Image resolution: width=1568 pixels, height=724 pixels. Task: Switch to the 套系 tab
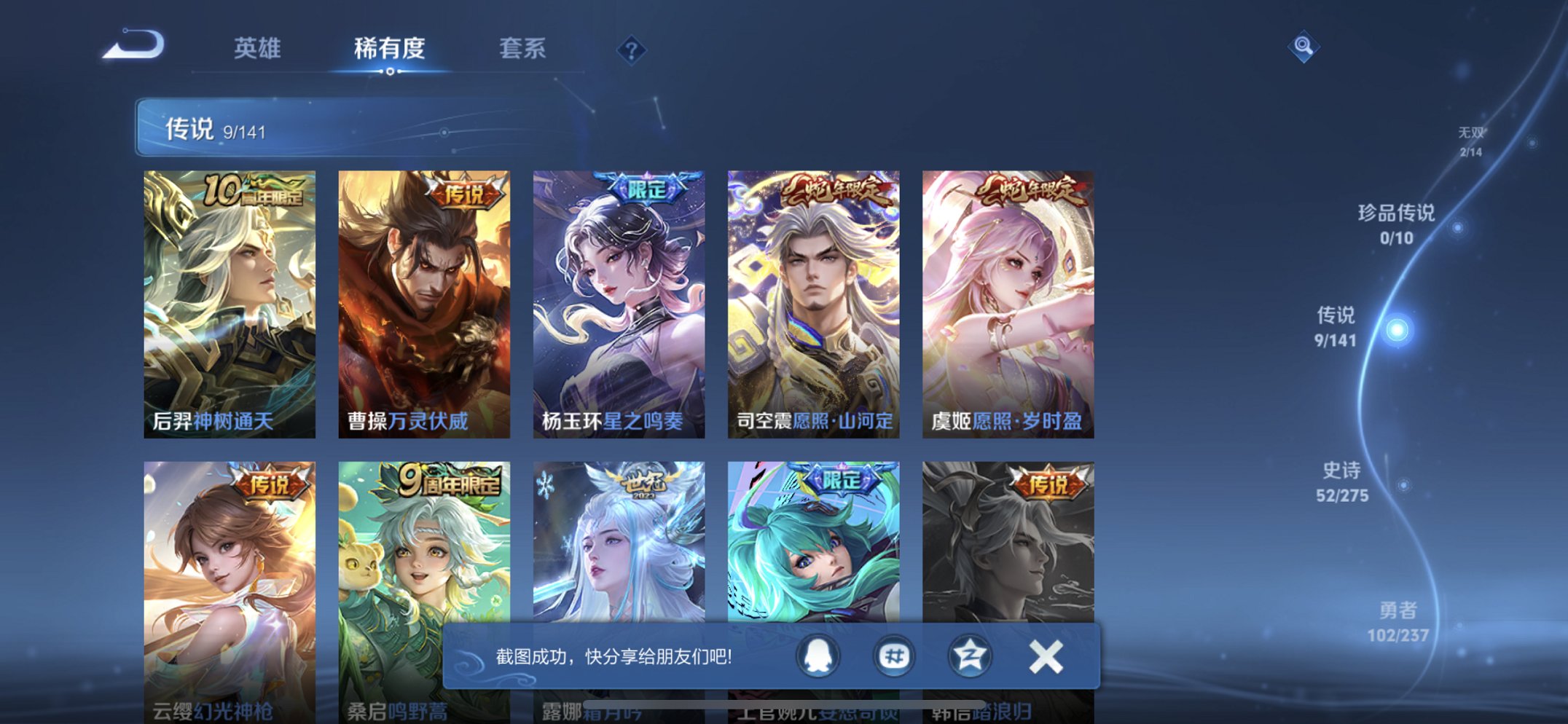pos(520,48)
